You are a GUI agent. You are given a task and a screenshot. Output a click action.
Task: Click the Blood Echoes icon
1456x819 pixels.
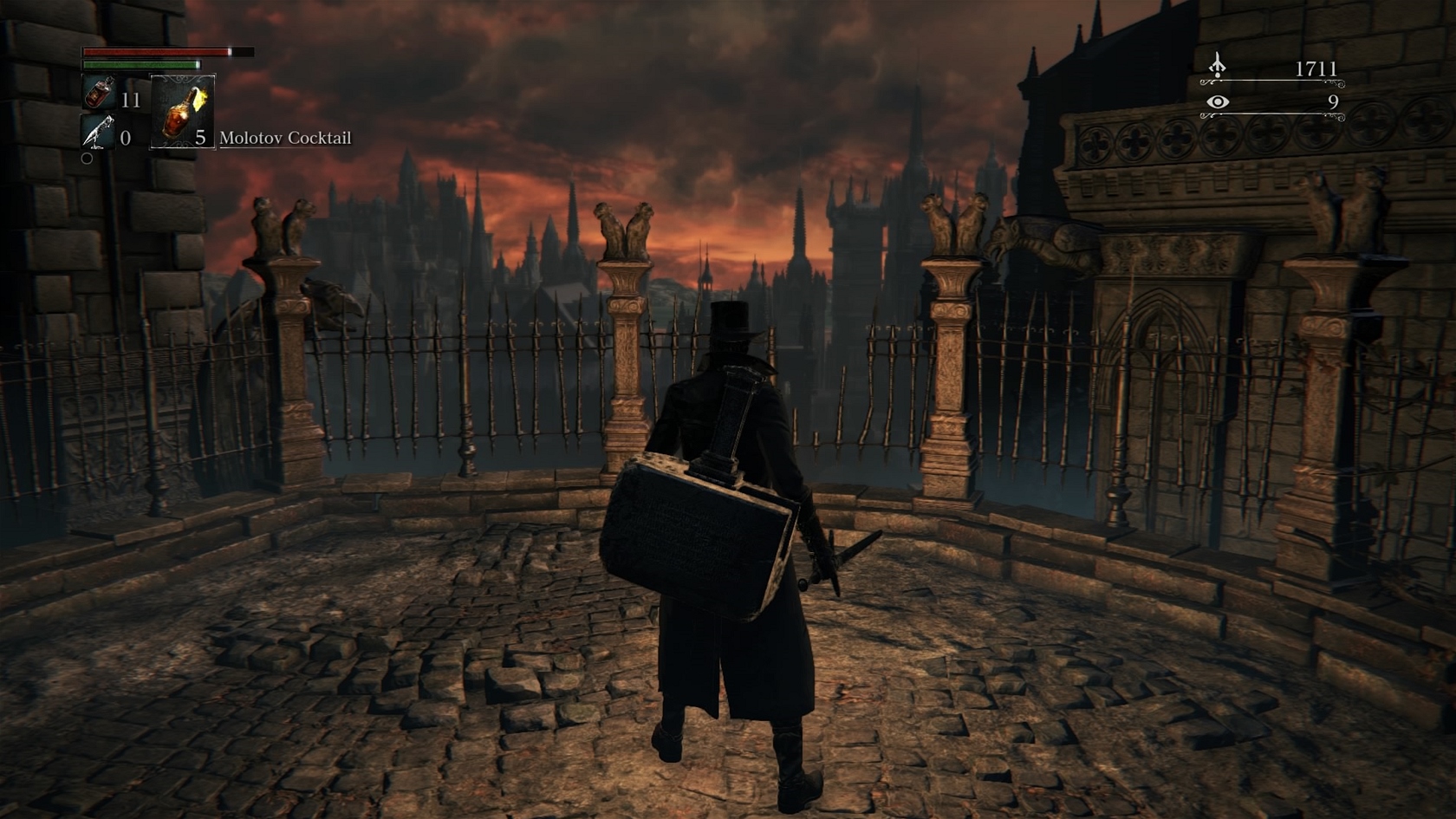[x=1218, y=66]
